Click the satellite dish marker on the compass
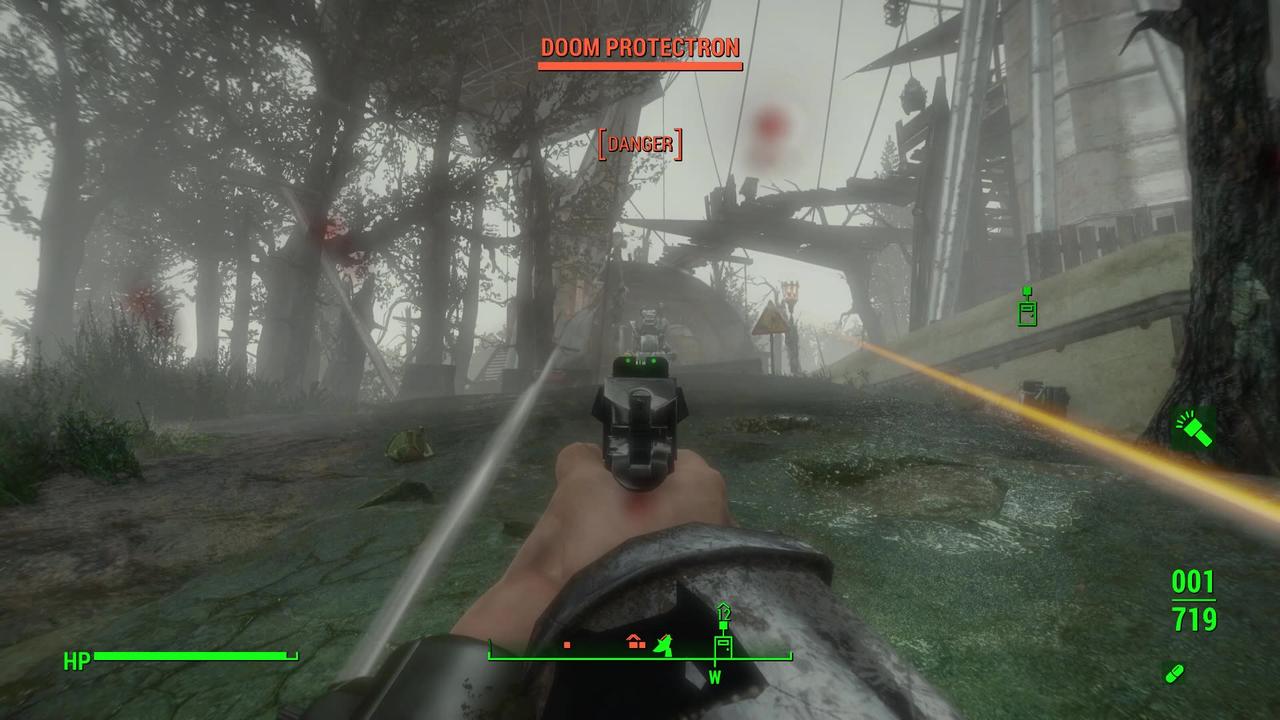This screenshot has width=1280, height=720. coord(664,646)
